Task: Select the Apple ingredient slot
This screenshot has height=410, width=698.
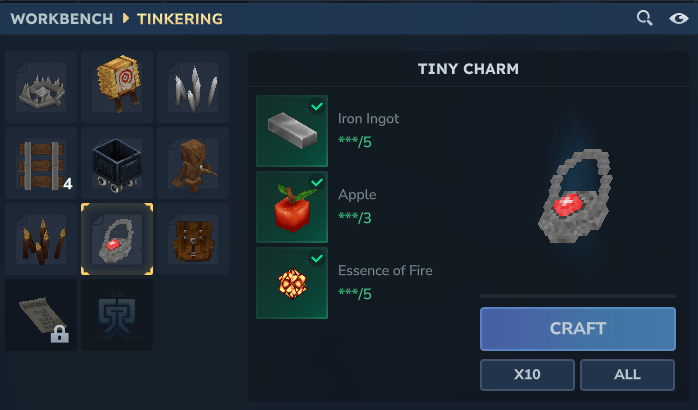Action: tap(292, 207)
